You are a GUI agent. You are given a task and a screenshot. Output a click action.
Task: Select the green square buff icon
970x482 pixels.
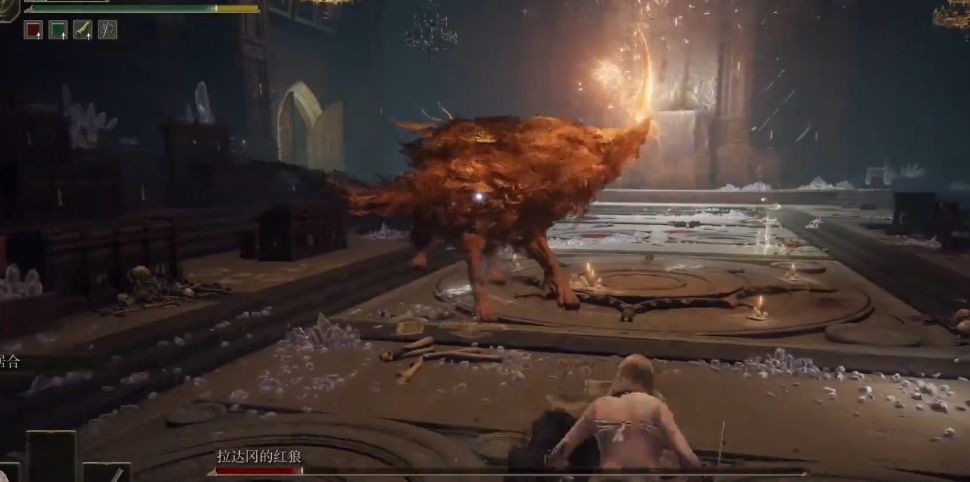tap(58, 30)
